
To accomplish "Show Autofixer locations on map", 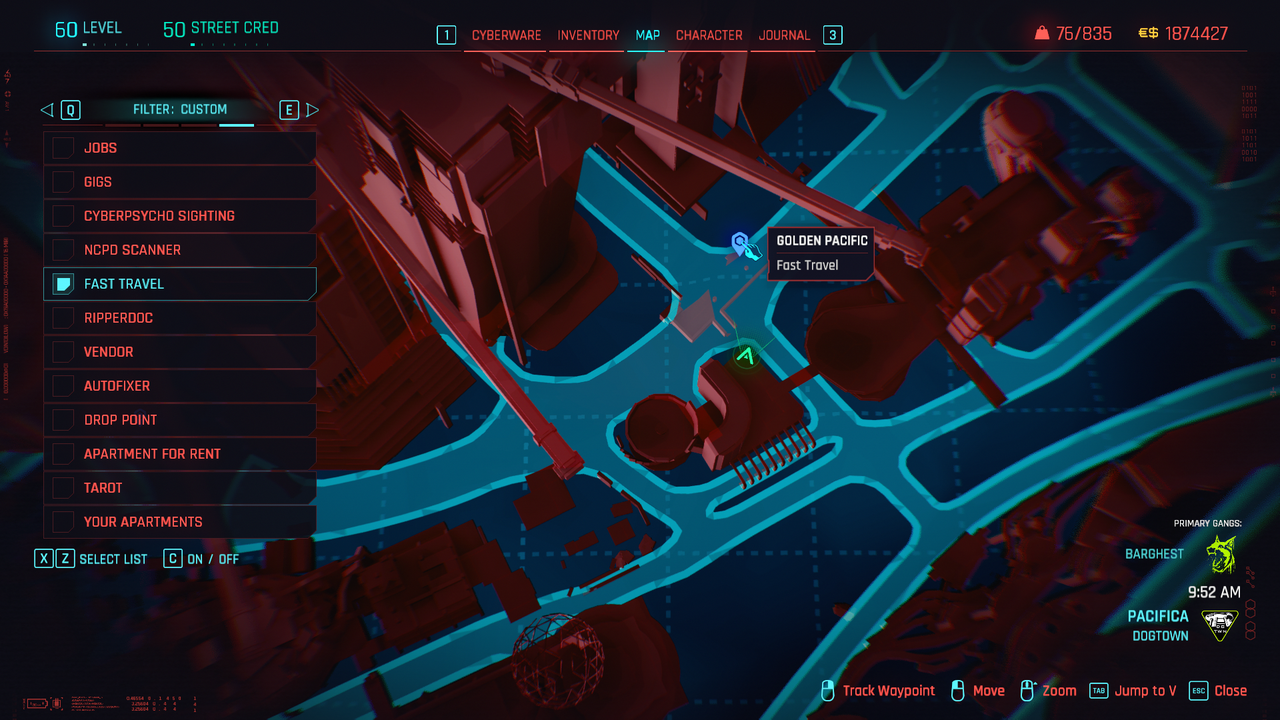I will [64, 386].
